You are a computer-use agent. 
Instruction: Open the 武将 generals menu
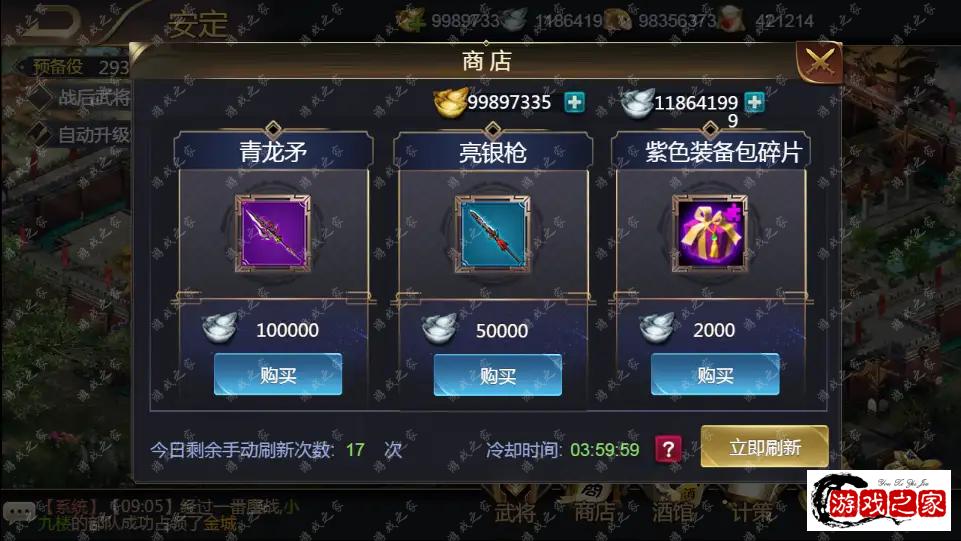514,511
